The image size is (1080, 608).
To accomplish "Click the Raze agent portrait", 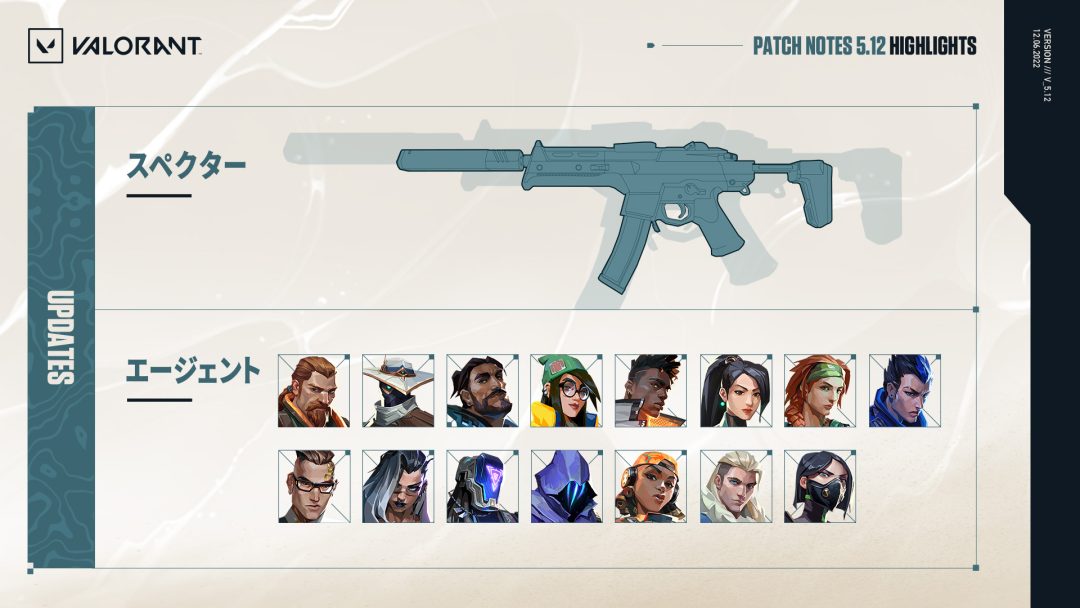I will click(x=651, y=486).
